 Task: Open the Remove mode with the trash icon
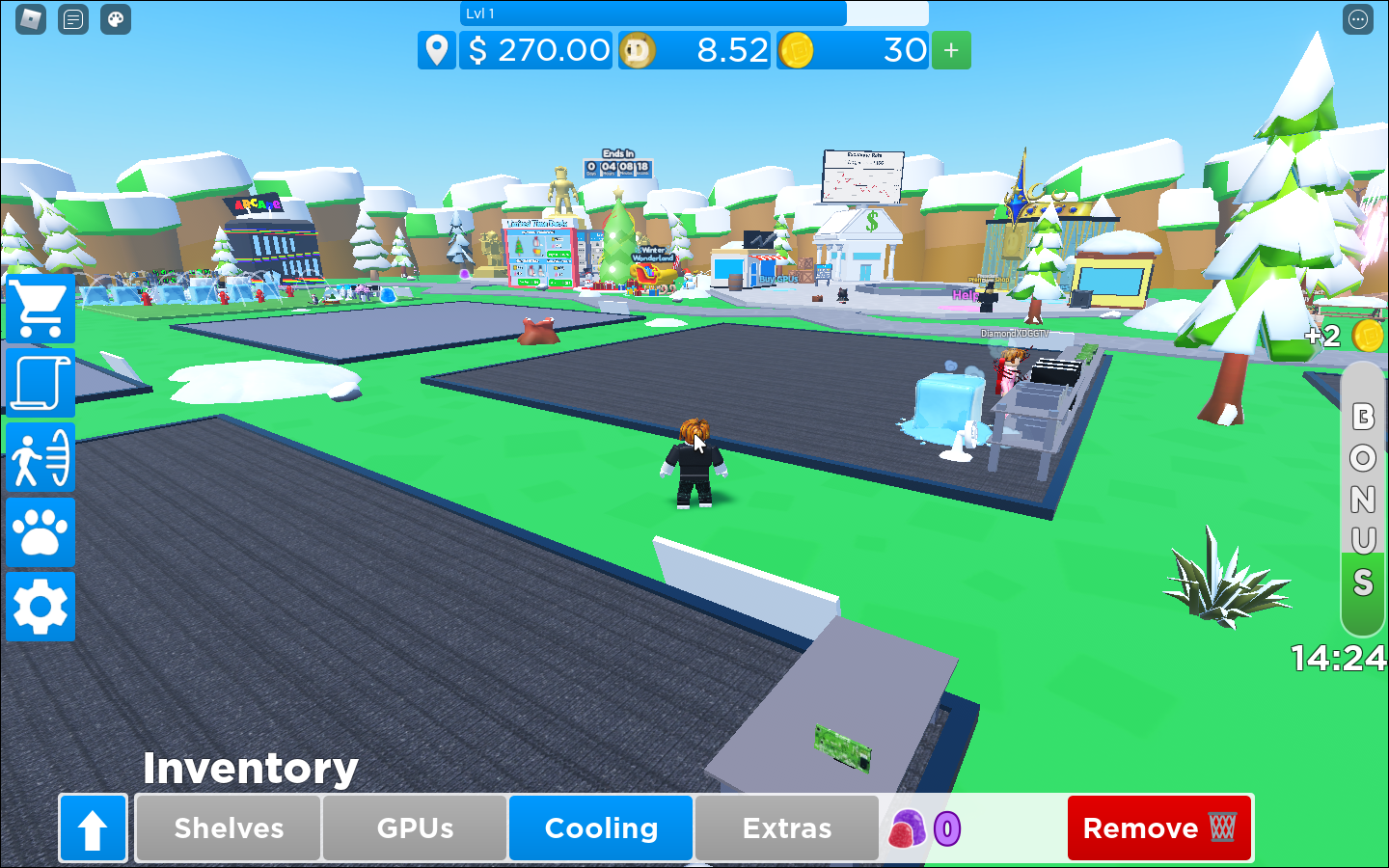(1158, 827)
